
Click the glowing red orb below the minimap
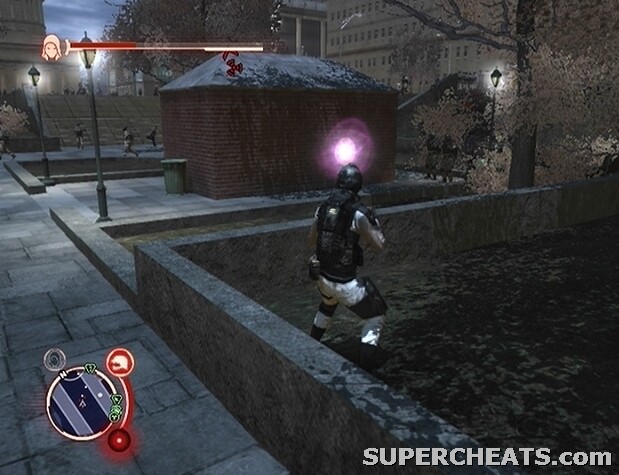[121, 441]
